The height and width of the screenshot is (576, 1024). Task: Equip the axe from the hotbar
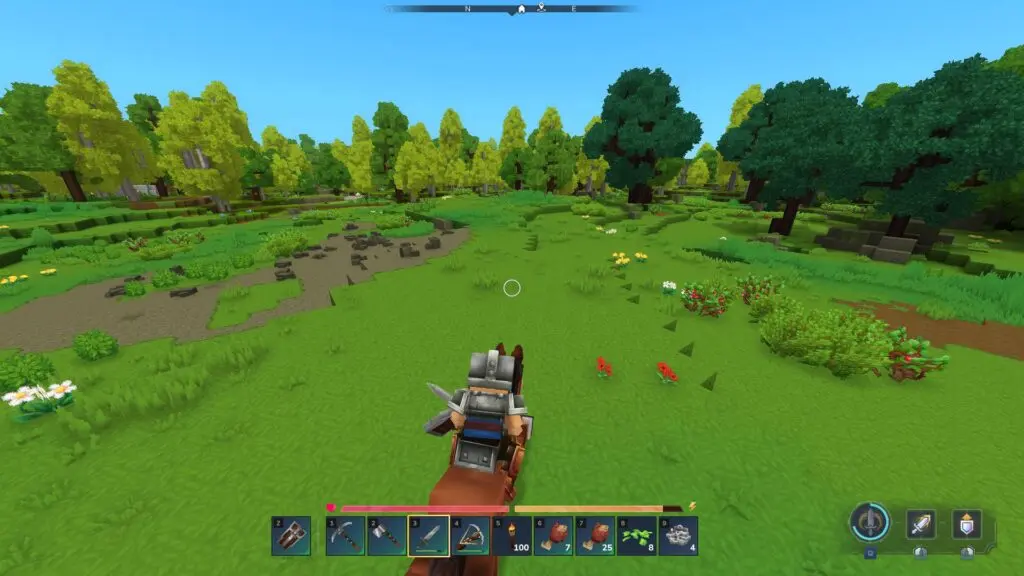(386, 536)
